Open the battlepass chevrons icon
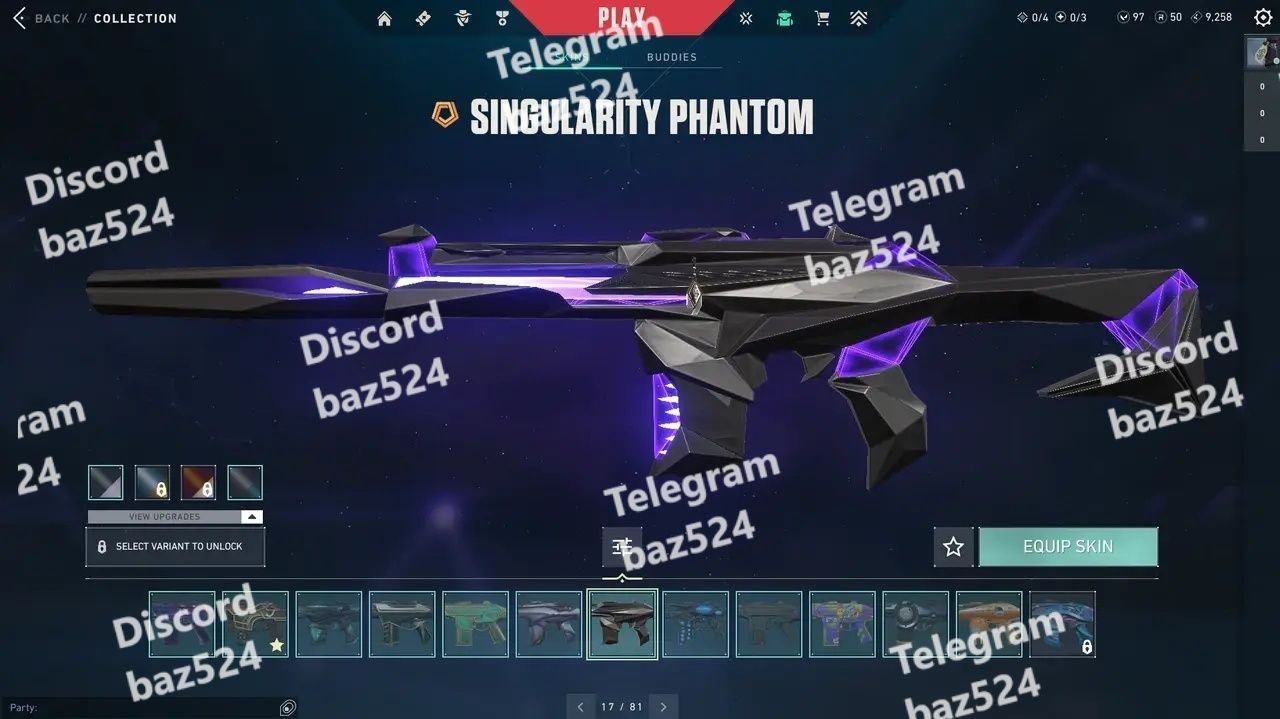Screen dimensions: 1280x719 (x=858, y=18)
